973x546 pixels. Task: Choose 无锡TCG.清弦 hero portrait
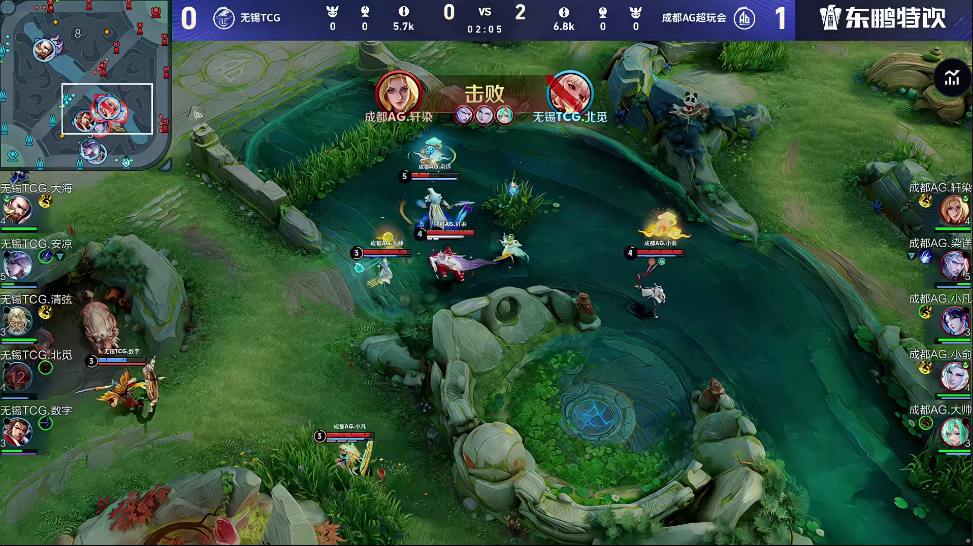pos(16,320)
